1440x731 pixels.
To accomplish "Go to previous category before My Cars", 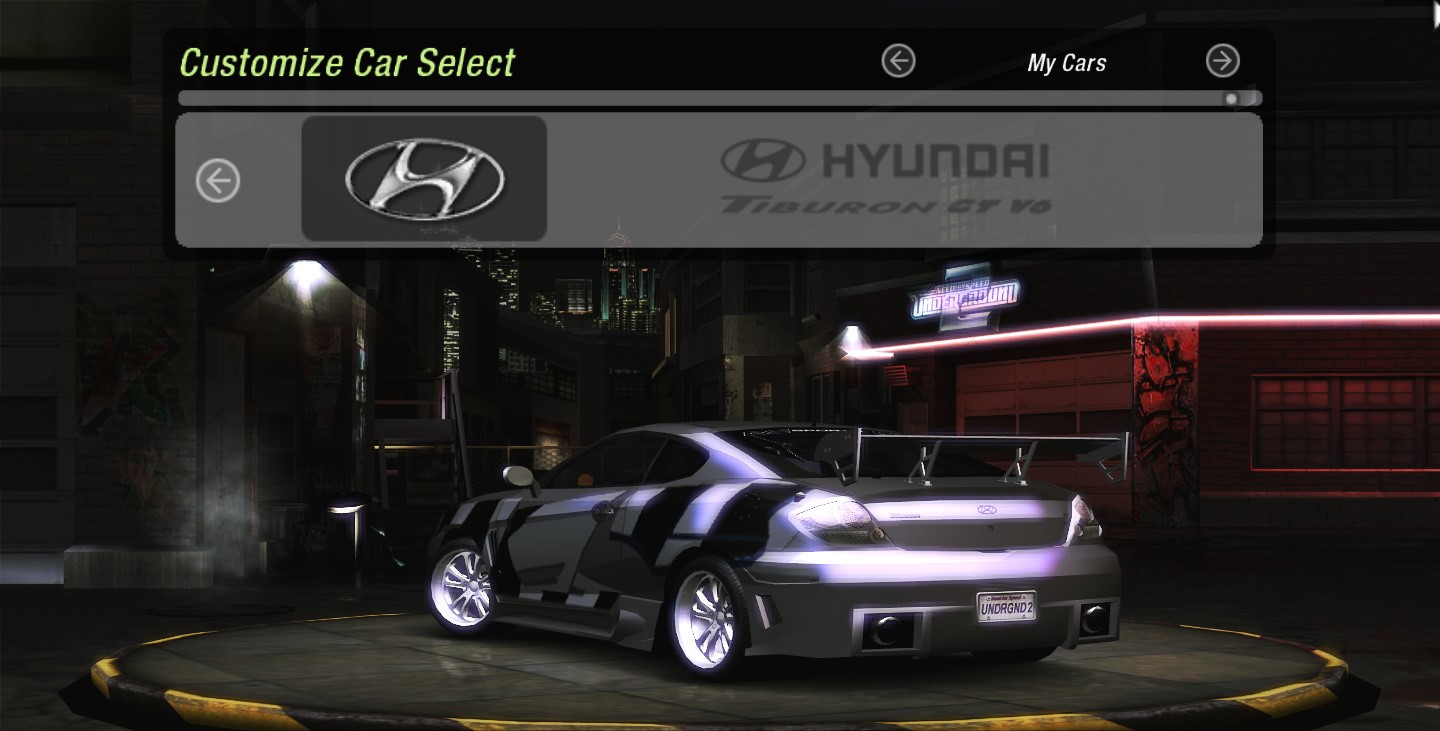I will (x=898, y=61).
